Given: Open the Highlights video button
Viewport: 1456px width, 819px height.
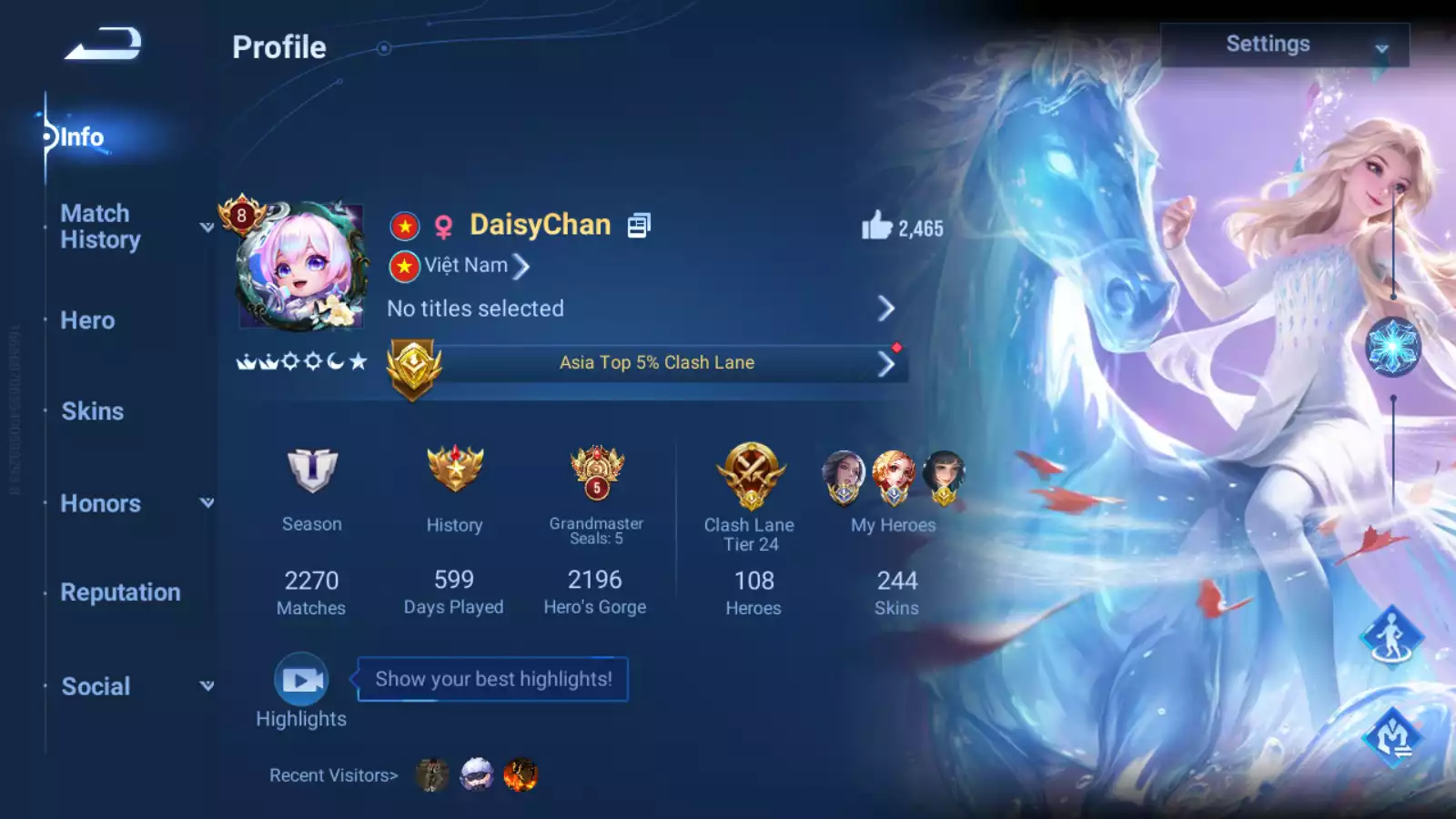Looking at the screenshot, I should point(301,680).
